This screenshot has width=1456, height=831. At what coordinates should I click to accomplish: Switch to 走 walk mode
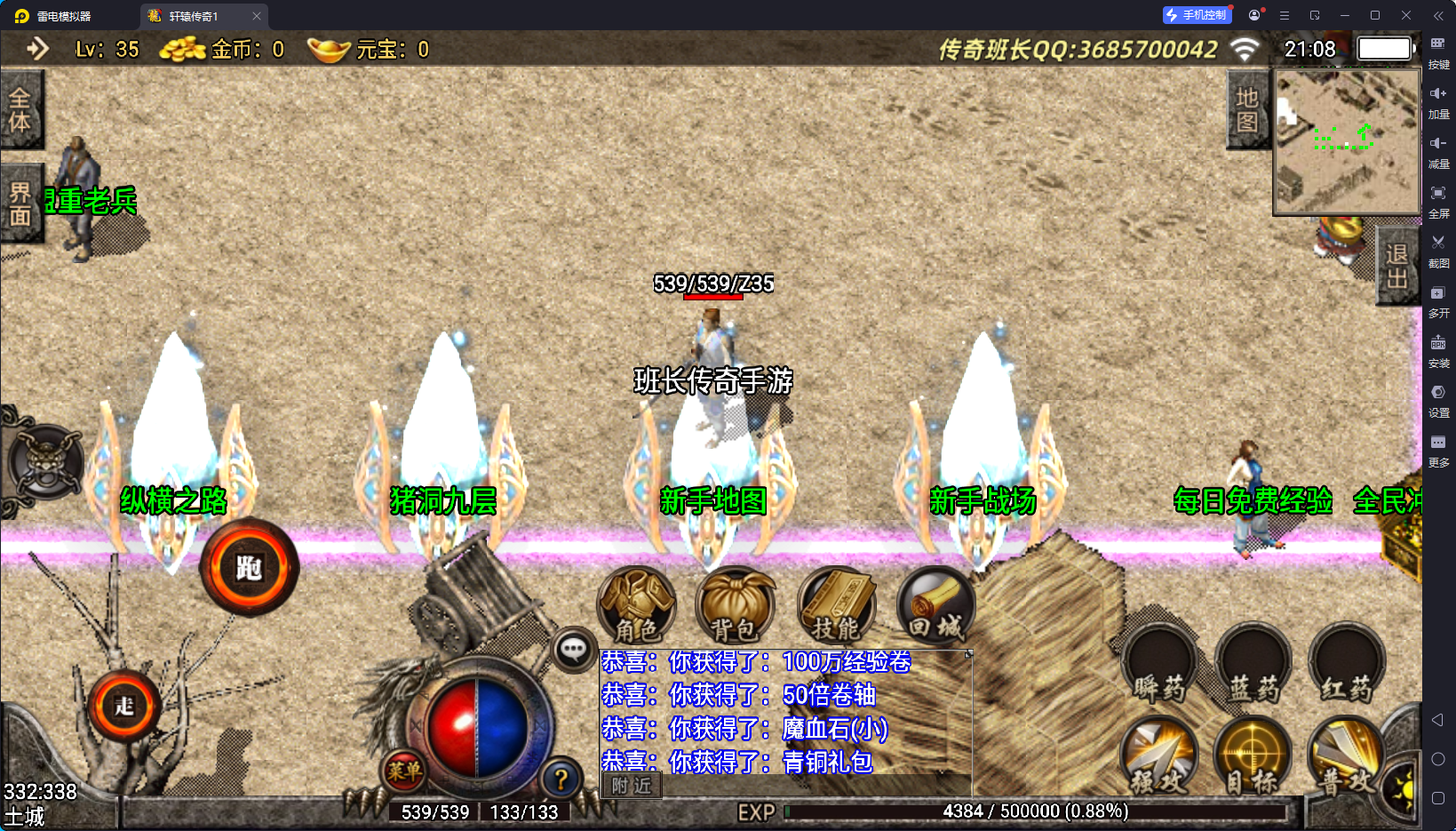(x=124, y=706)
